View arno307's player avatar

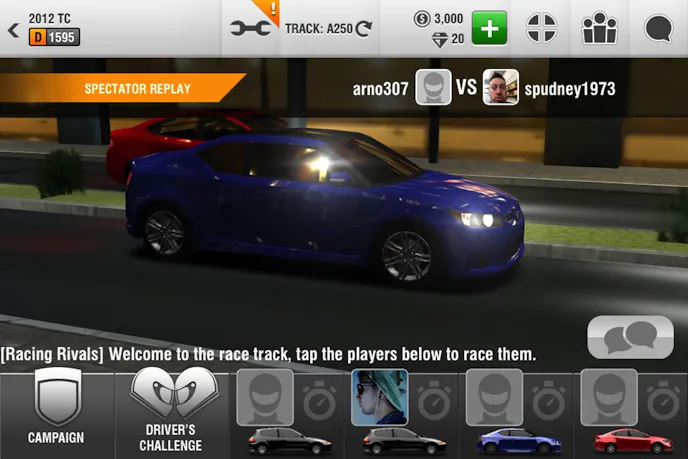(433, 88)
